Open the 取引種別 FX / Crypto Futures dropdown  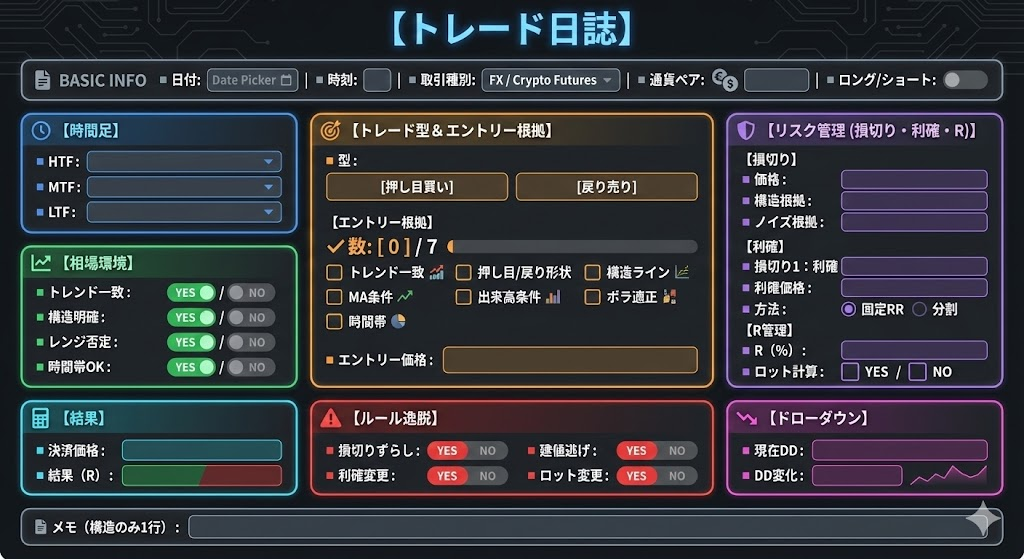550,80
